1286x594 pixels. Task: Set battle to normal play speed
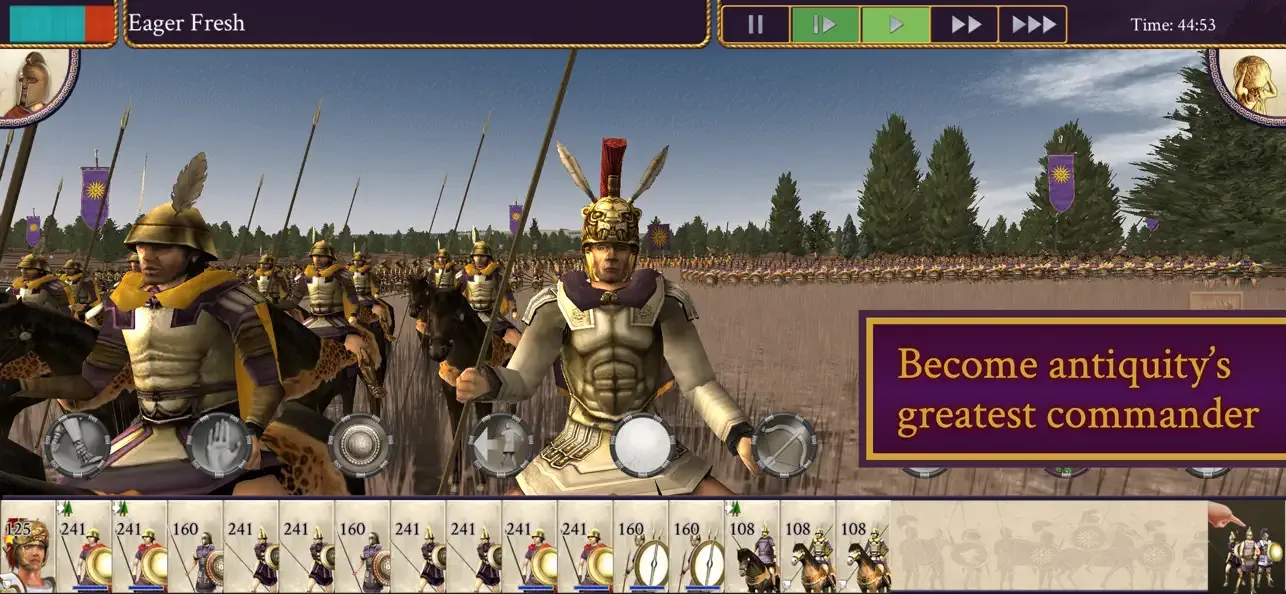click(895, 25)
